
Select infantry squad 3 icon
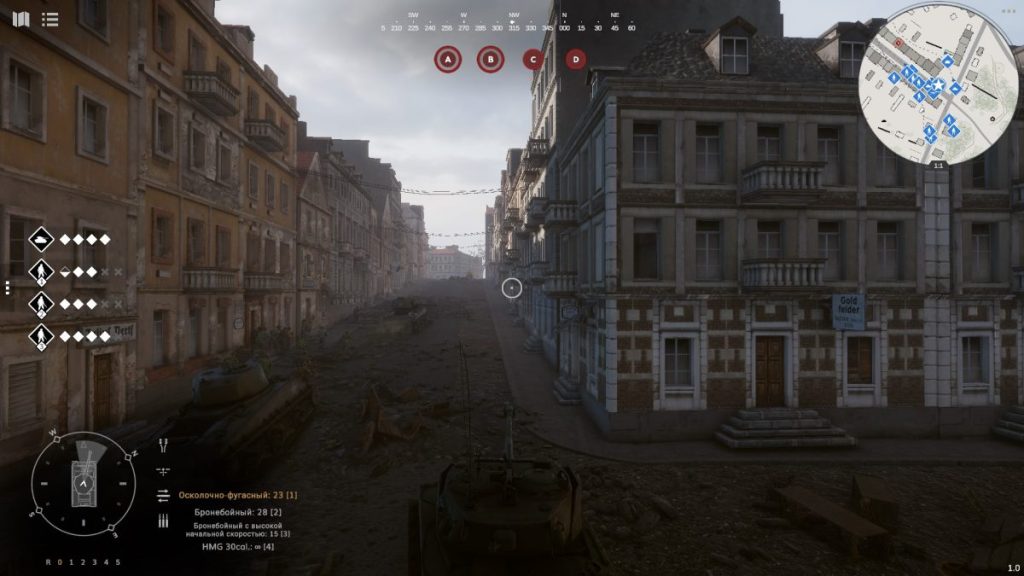point(41,336)
